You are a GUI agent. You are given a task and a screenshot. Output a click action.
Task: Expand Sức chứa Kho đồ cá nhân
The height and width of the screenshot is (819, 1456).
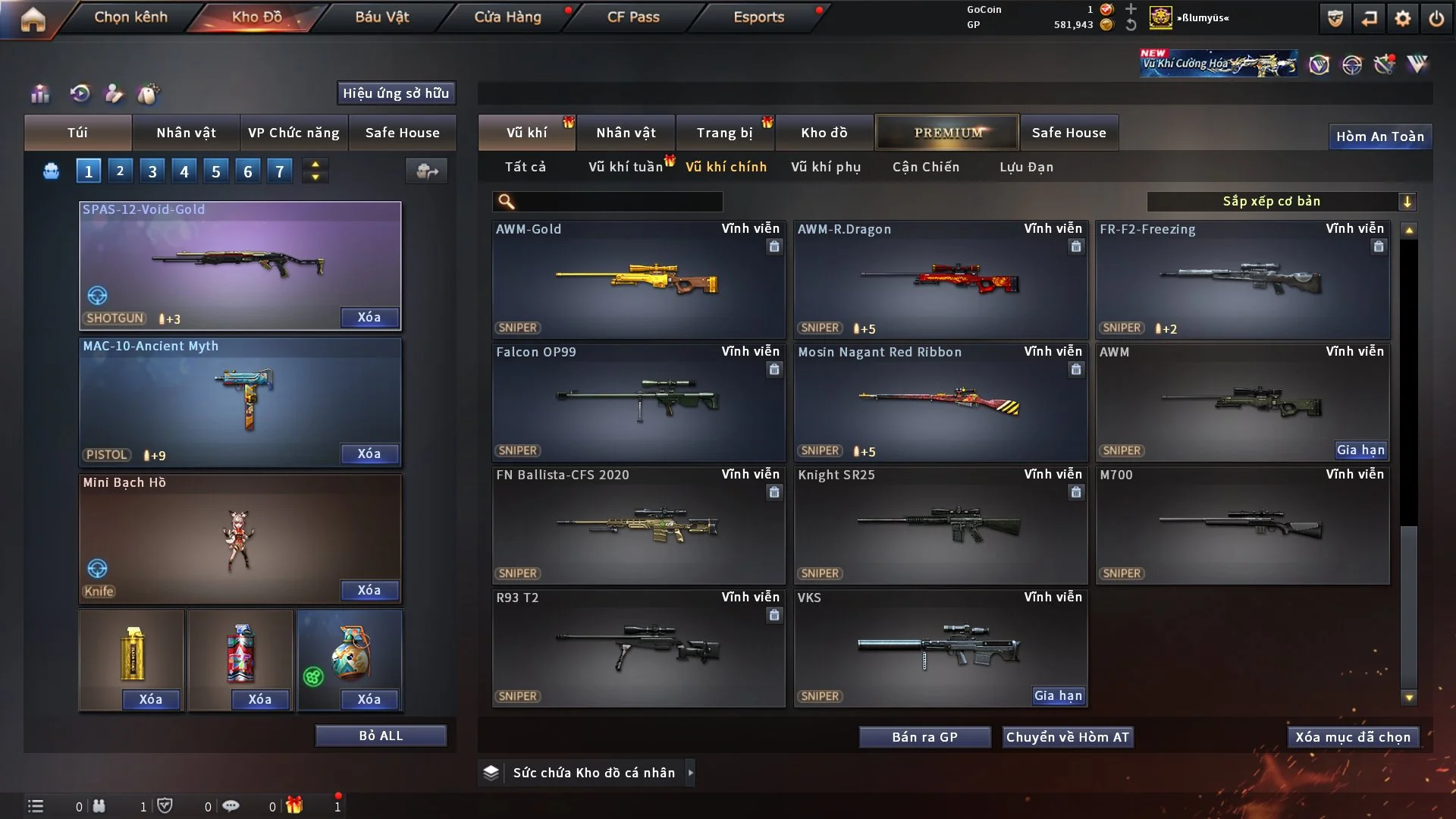(594, 773)
